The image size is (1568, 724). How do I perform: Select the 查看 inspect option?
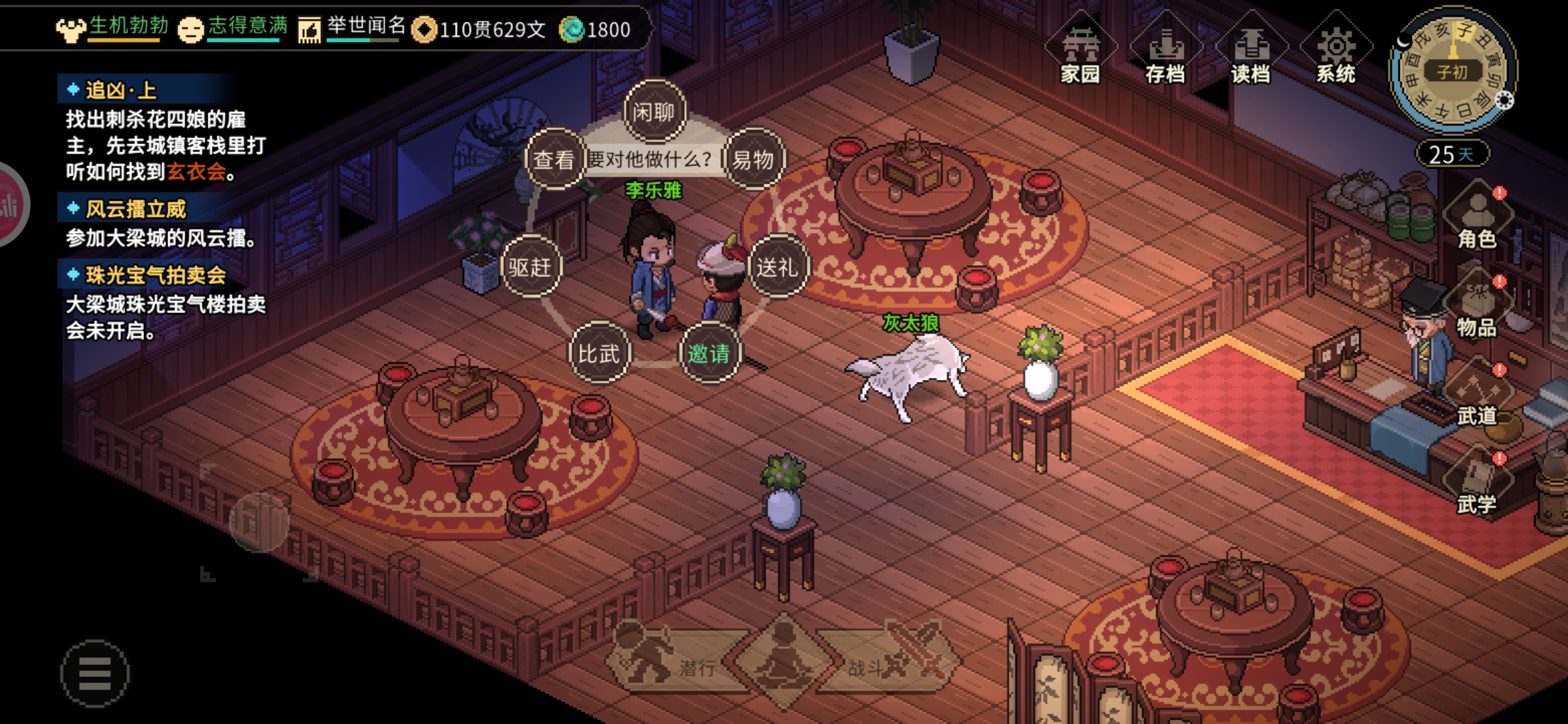pos(553,160)
